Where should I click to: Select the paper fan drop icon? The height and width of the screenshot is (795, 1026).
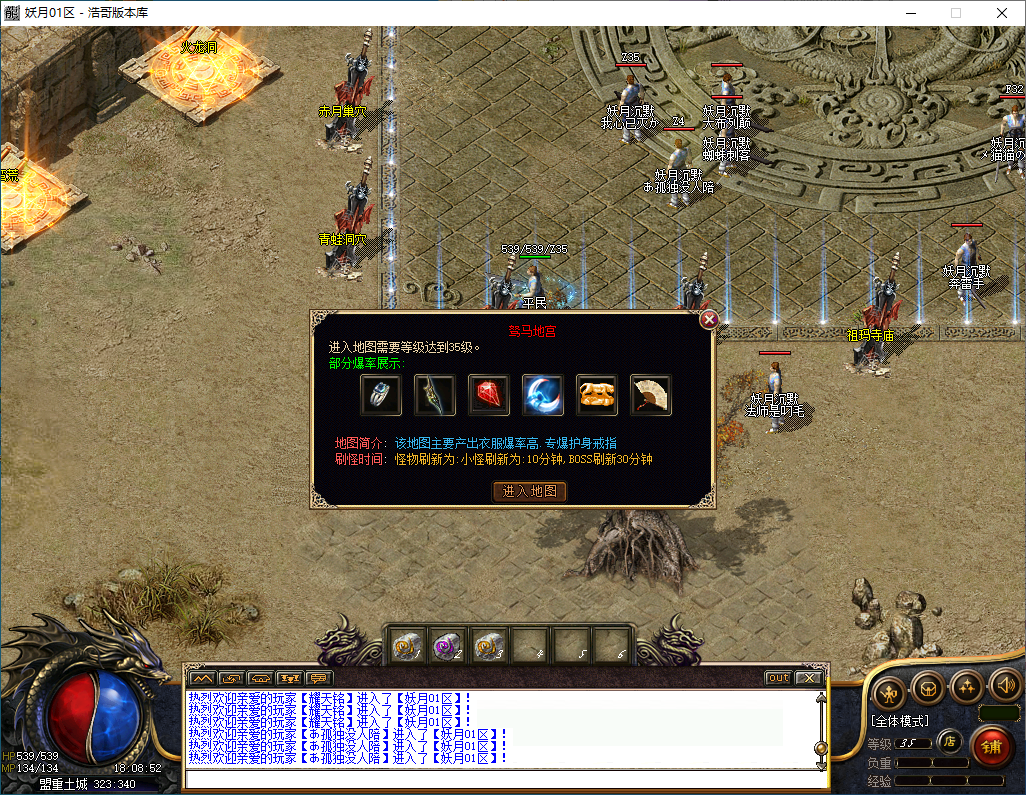click(x=651, y=395)
